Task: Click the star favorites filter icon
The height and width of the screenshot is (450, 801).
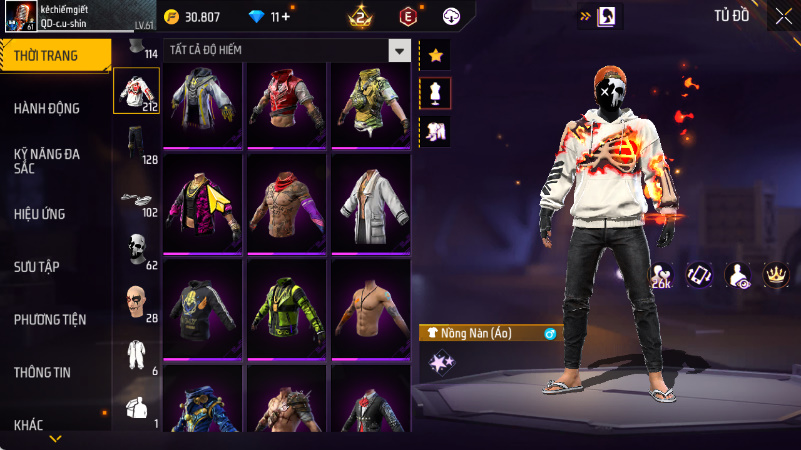Action: pos(435,56)
